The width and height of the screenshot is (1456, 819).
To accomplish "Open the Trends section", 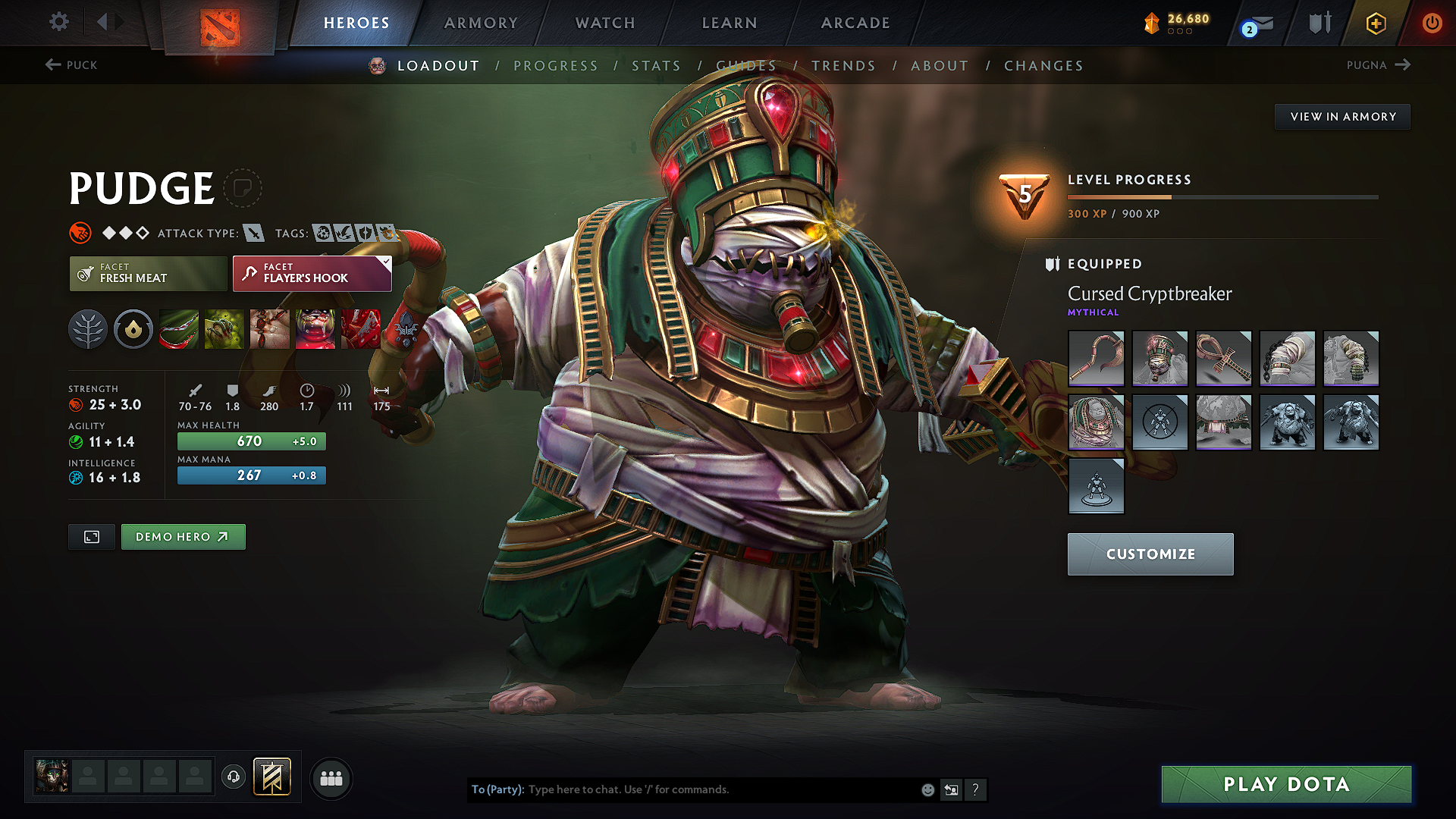I will [x=843, y=66].
